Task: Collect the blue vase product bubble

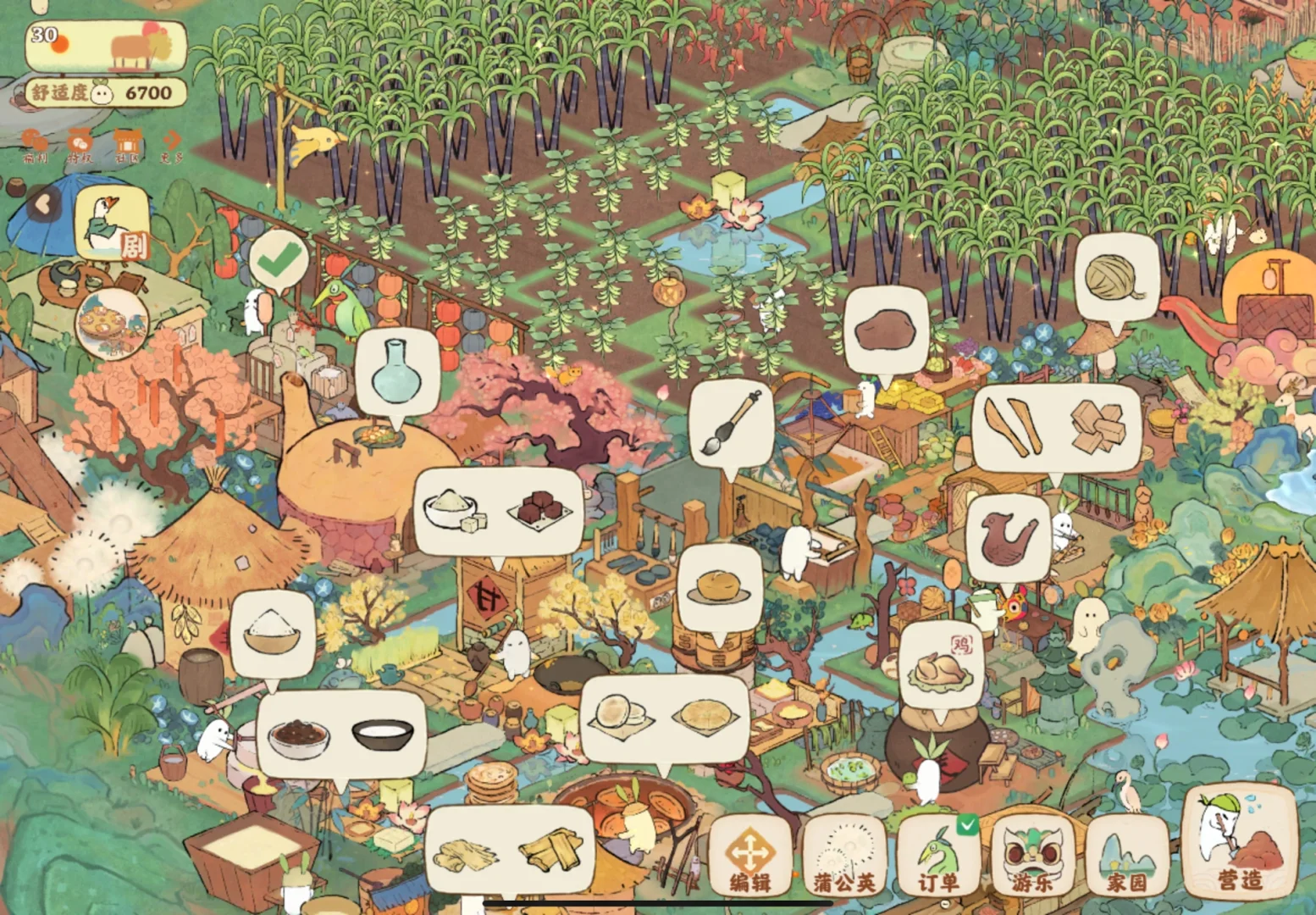Action: (396, 371)
